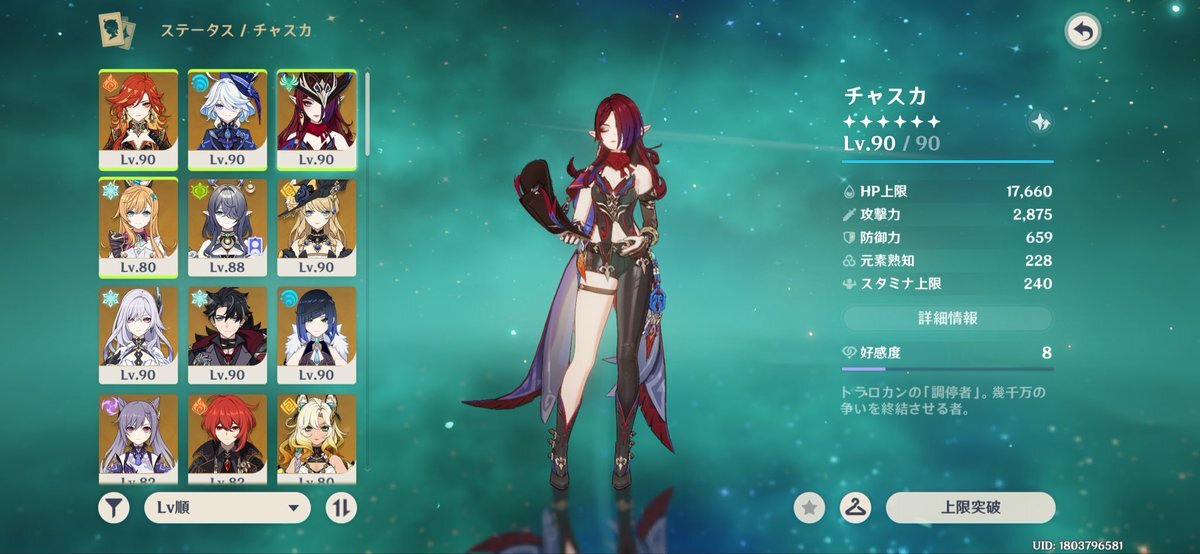Select the highlighted Chasca portrait
This screenshot has height=554, width=1200.
tap(315, 118)
